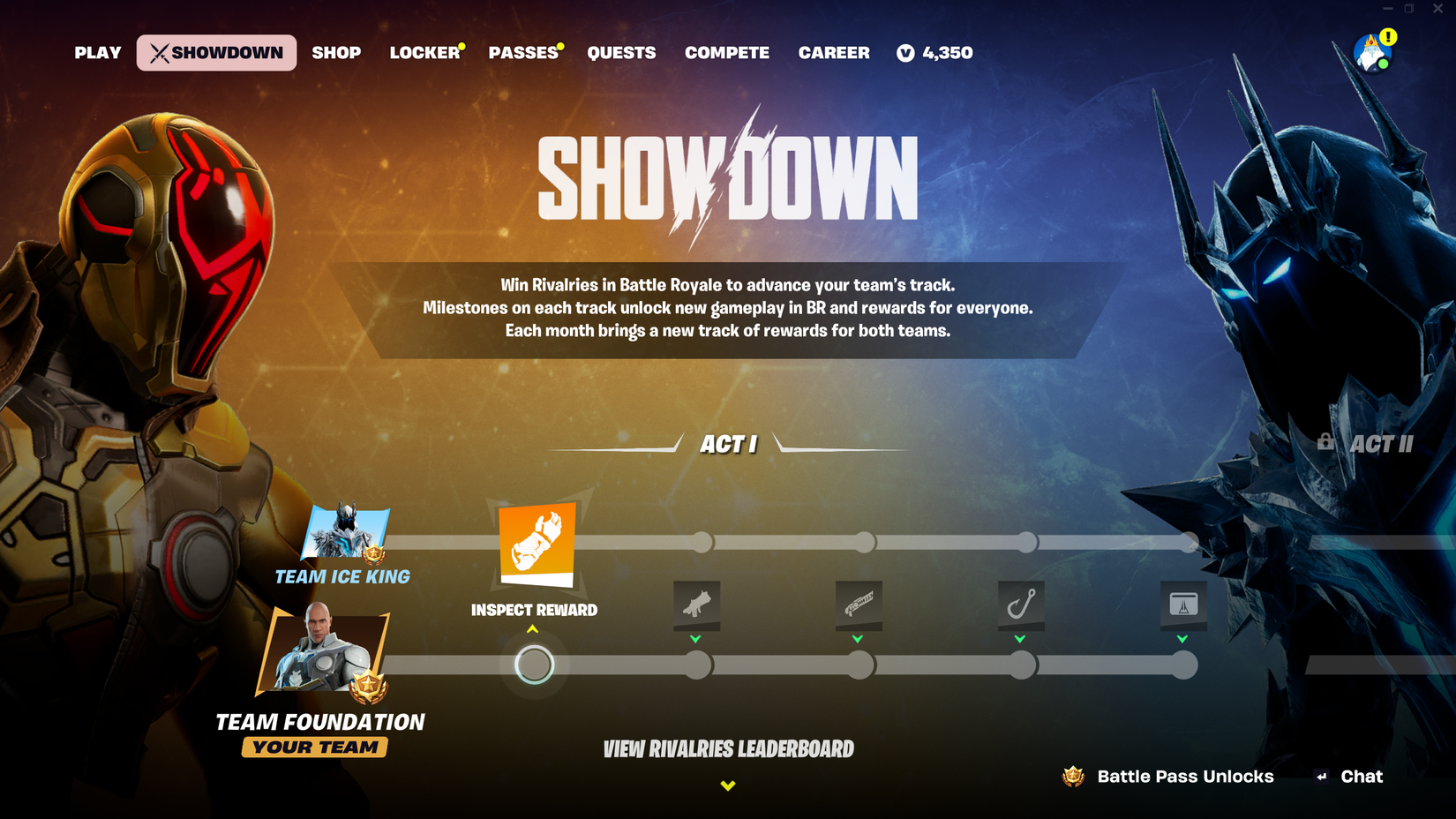Click the Career menu item
Viewport: 1456px width, 819px height.
click(x=833, y=53)
